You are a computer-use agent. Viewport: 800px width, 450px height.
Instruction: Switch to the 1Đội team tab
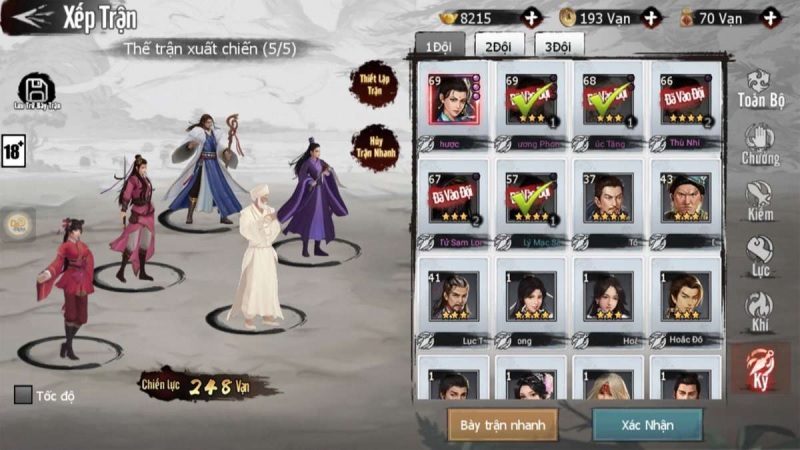click(438, 47)
